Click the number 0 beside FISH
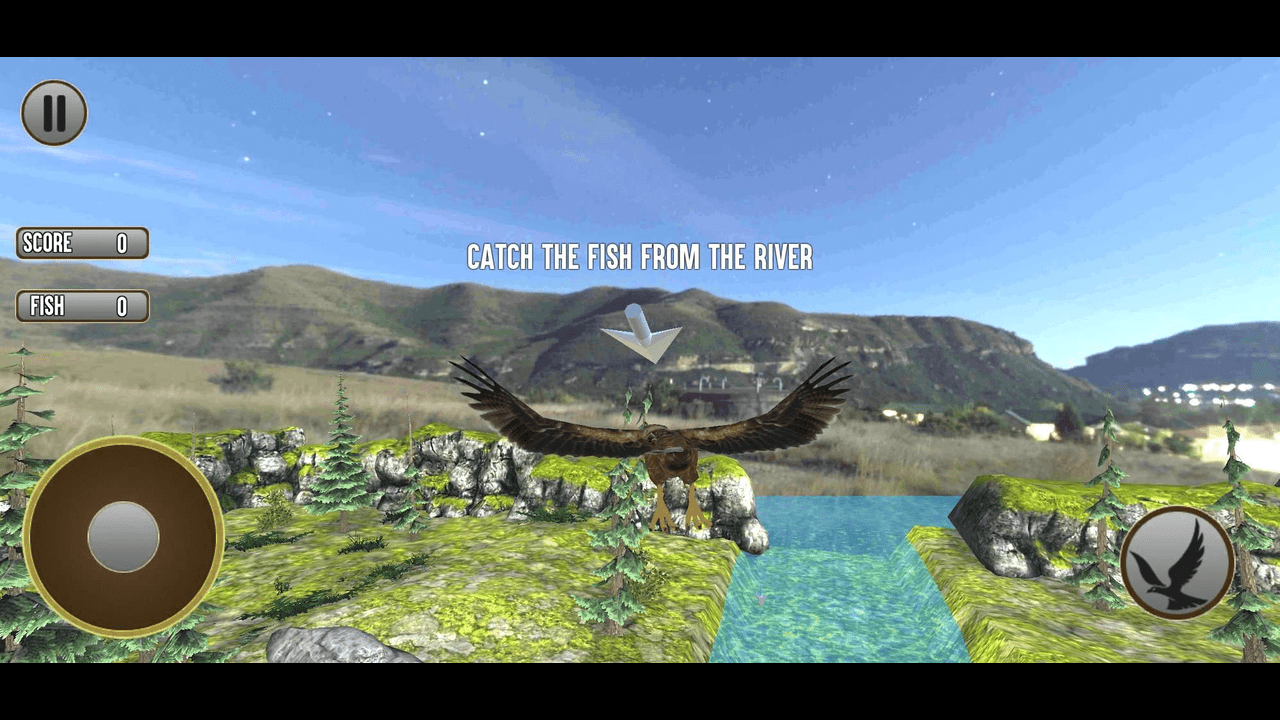Image resolution: width=1280 pixels, height=720 pixels. click(124, 306)
